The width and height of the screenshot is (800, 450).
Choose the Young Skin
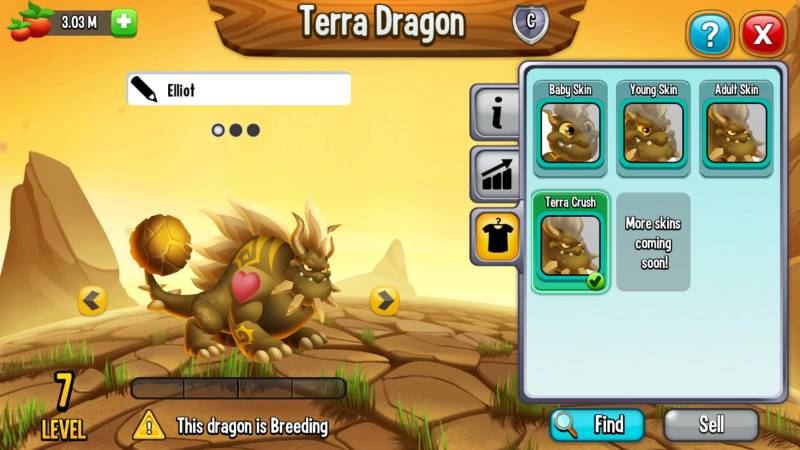tap(653, 126)
